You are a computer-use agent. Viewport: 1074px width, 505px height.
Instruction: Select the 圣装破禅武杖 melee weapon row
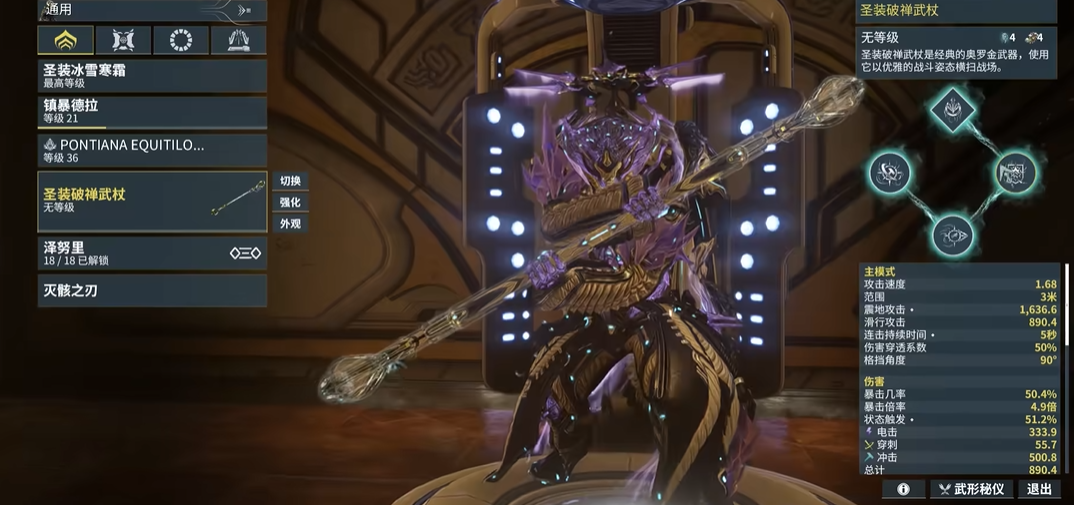152,201
